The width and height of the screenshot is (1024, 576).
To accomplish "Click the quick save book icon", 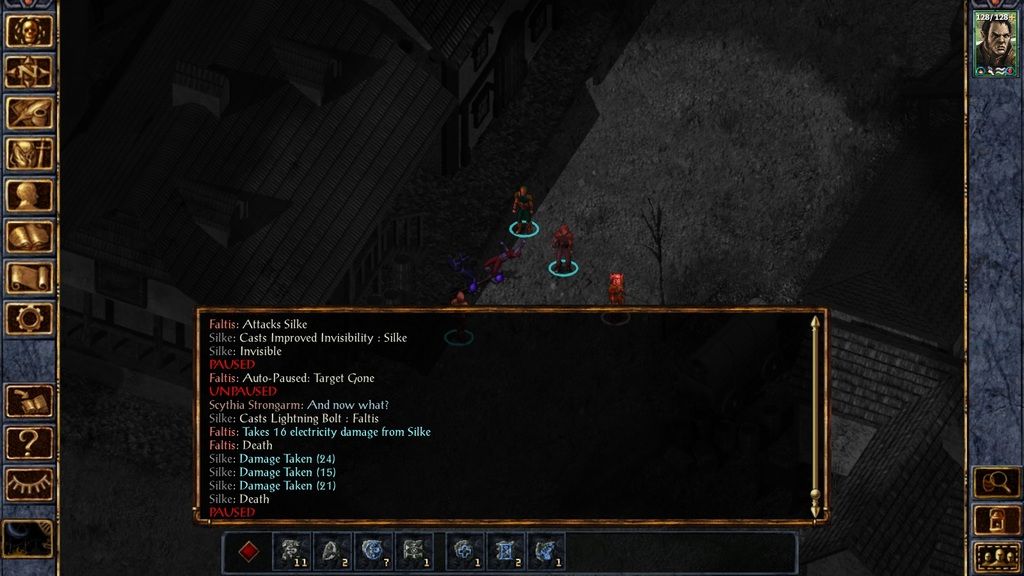I will (29, 401).
